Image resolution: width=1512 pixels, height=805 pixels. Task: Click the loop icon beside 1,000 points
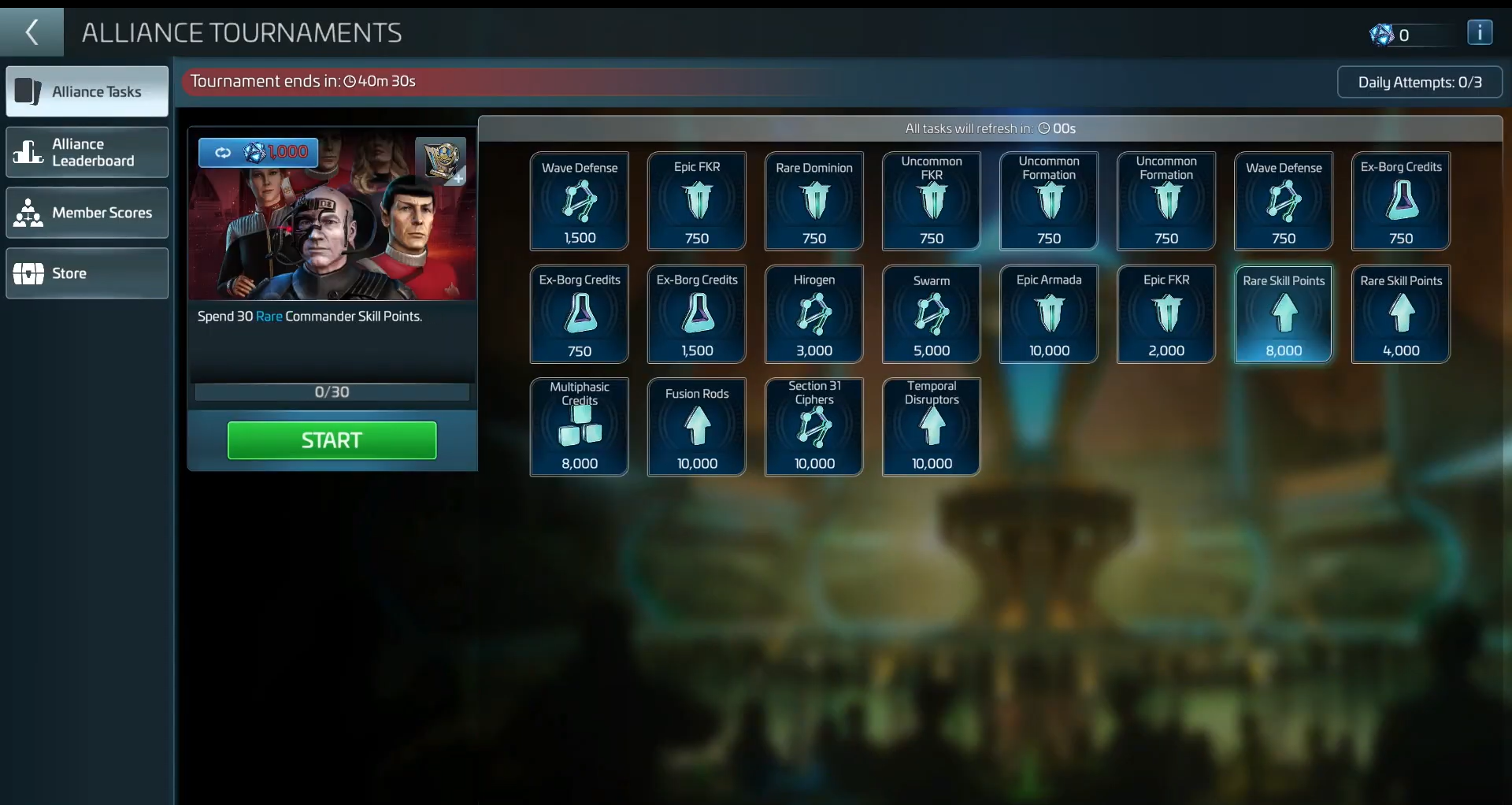(x=224, y=152)
